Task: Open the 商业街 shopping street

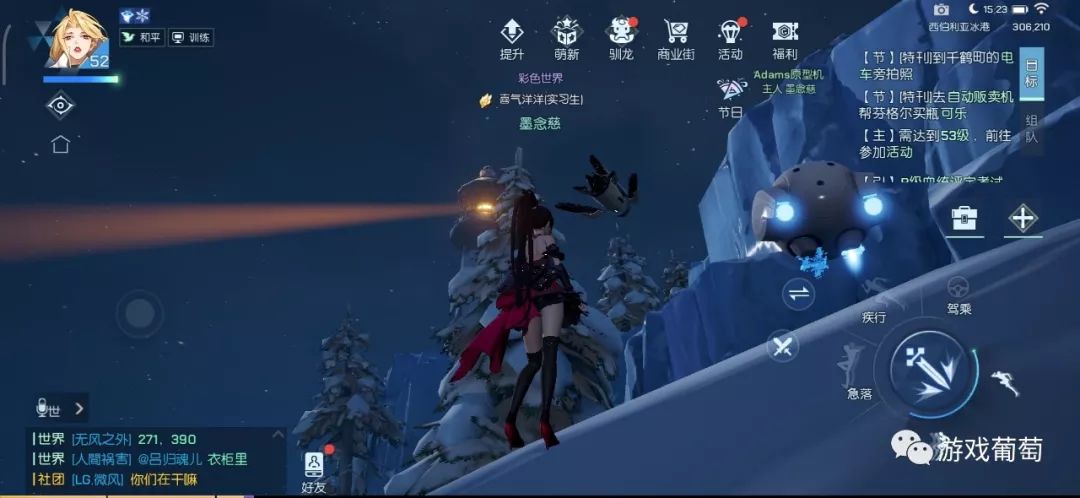Action: (x=676, y=38)
